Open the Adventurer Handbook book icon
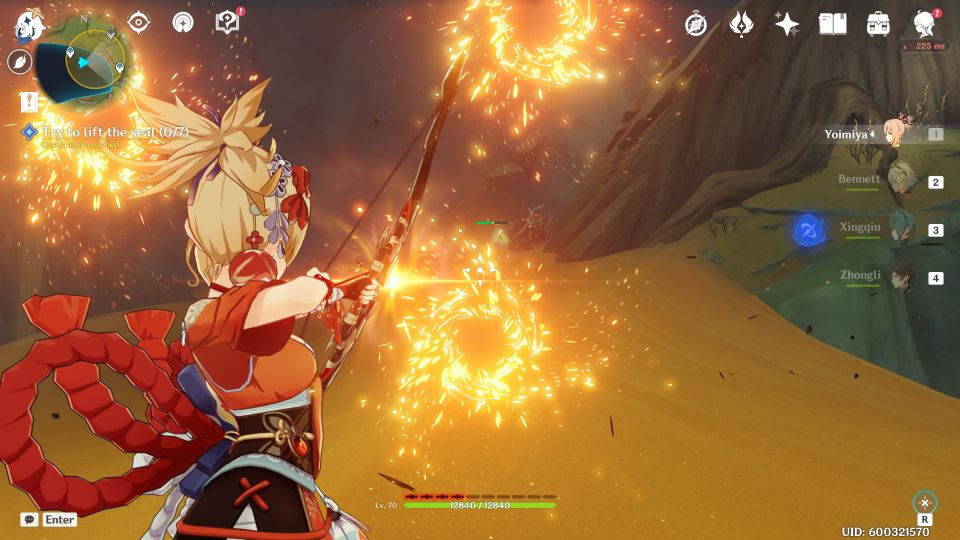Viewport: 960px width, 540px height. click(832, 25)
